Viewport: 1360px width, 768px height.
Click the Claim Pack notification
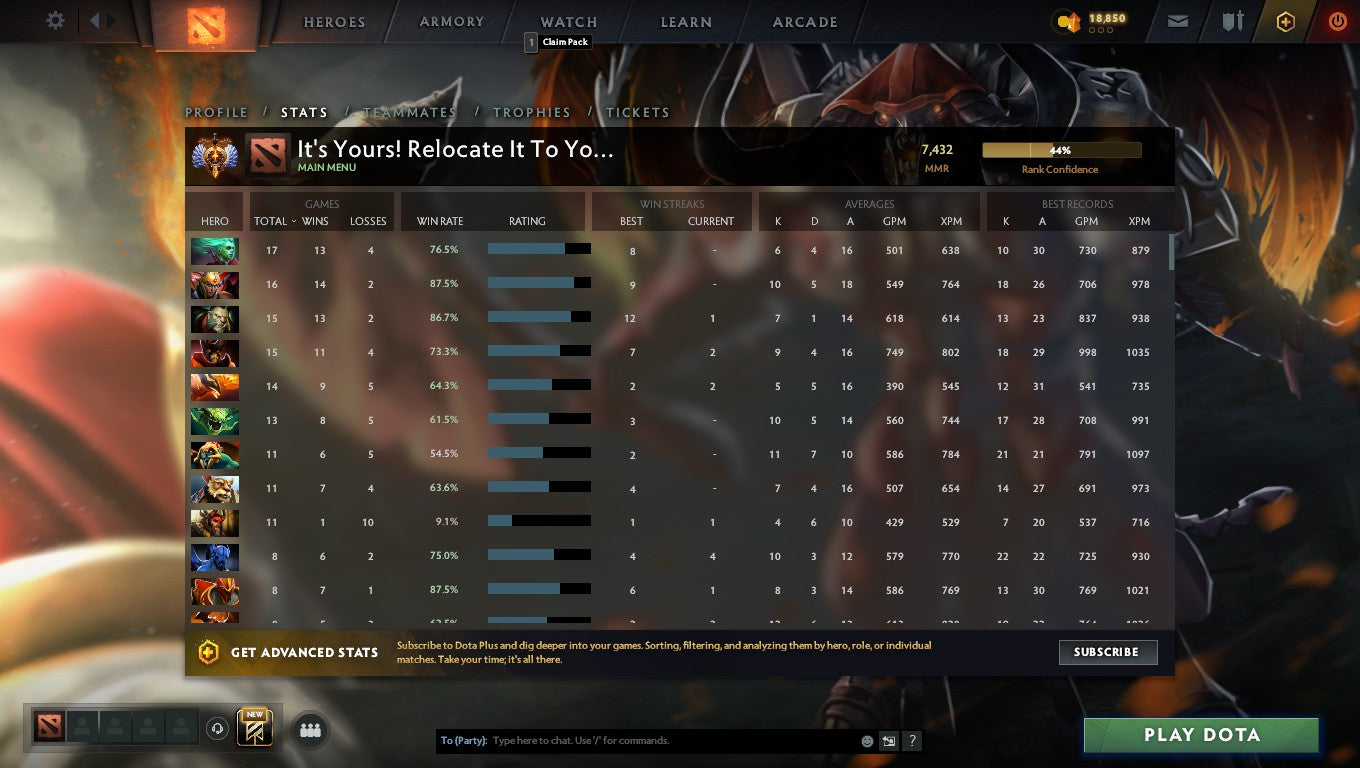[x=559, y=42]
